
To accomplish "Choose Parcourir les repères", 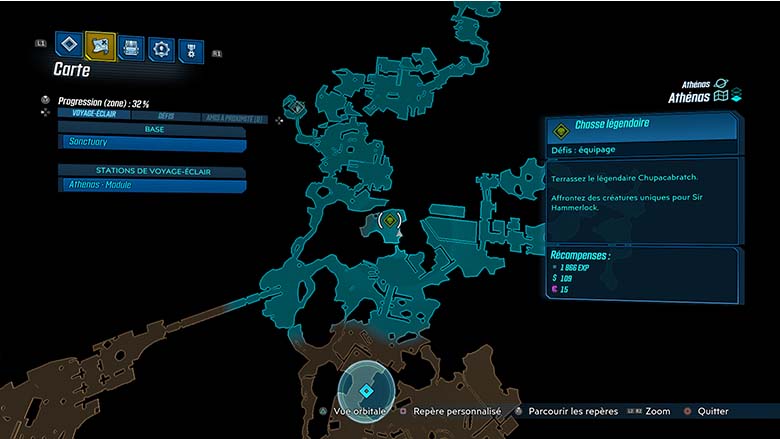I will tap(573, 411).
